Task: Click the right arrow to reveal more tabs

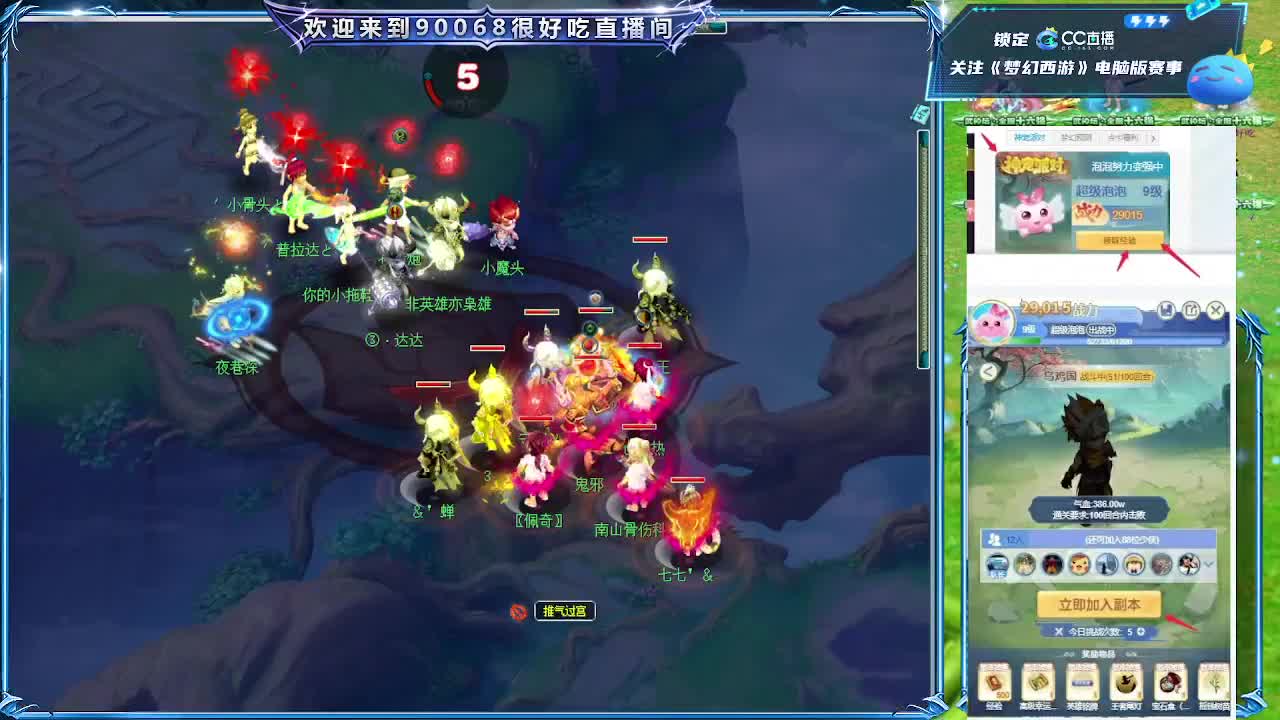Action: pyautogui.click(x=1154, y=139)
